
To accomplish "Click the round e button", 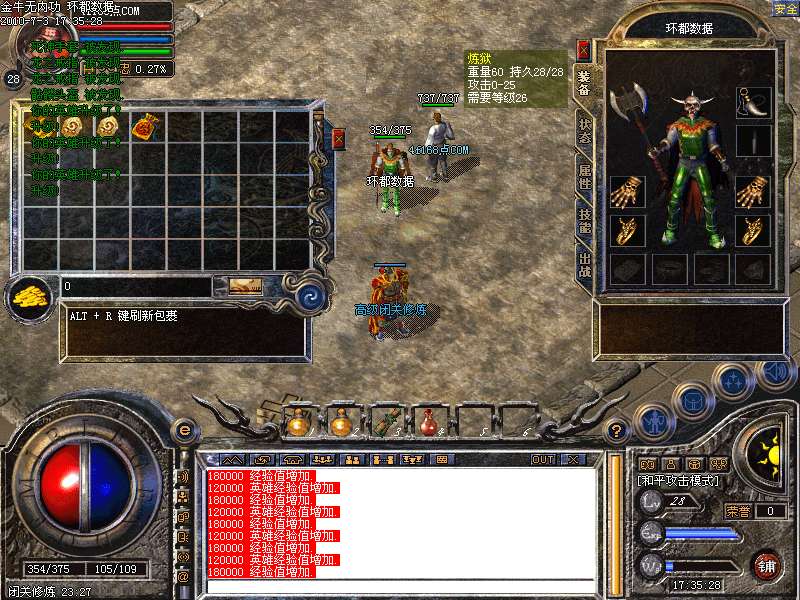I will pos(184,430).
